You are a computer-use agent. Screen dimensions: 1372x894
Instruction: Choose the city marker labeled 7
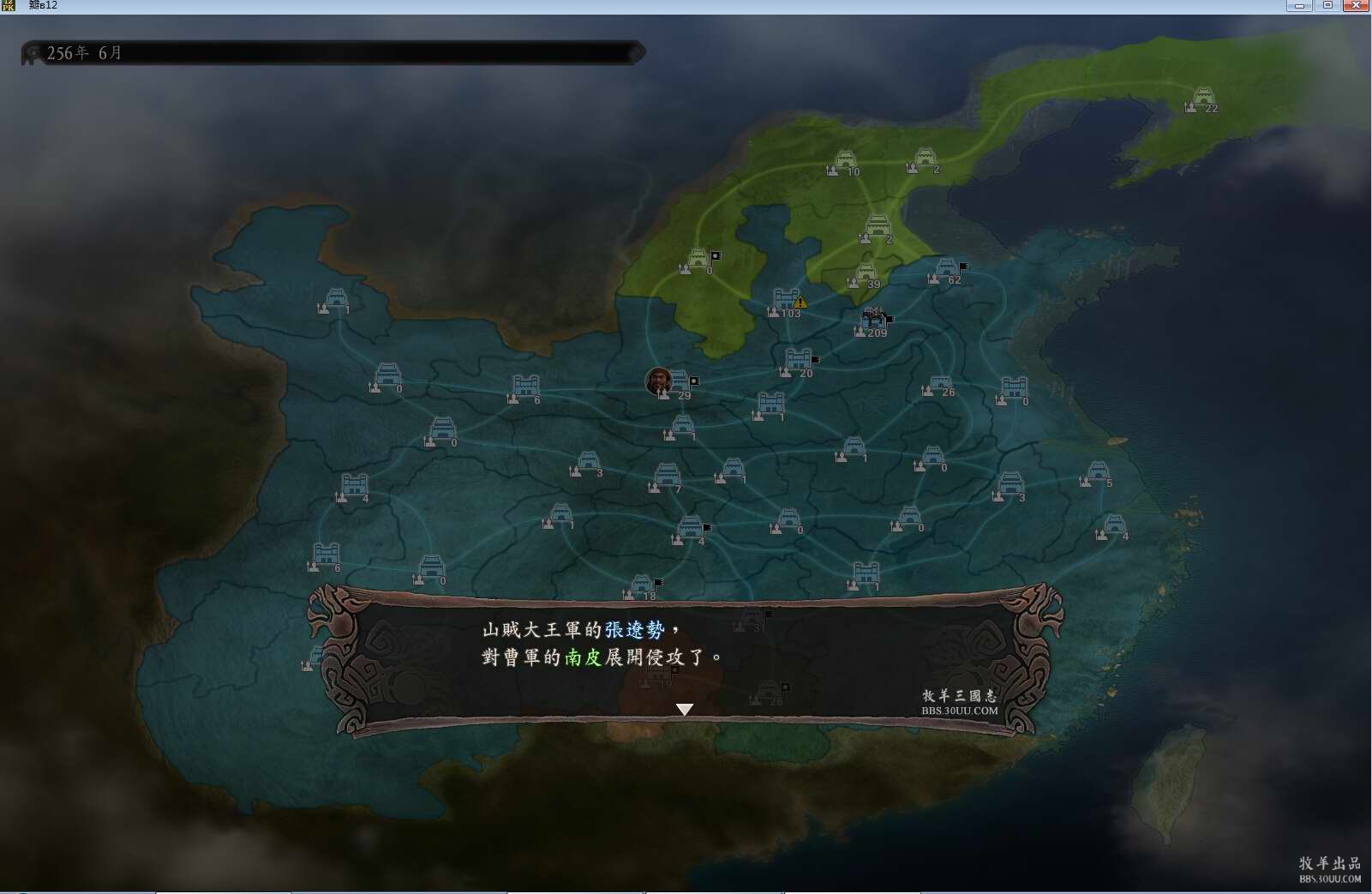click(667, 477)
